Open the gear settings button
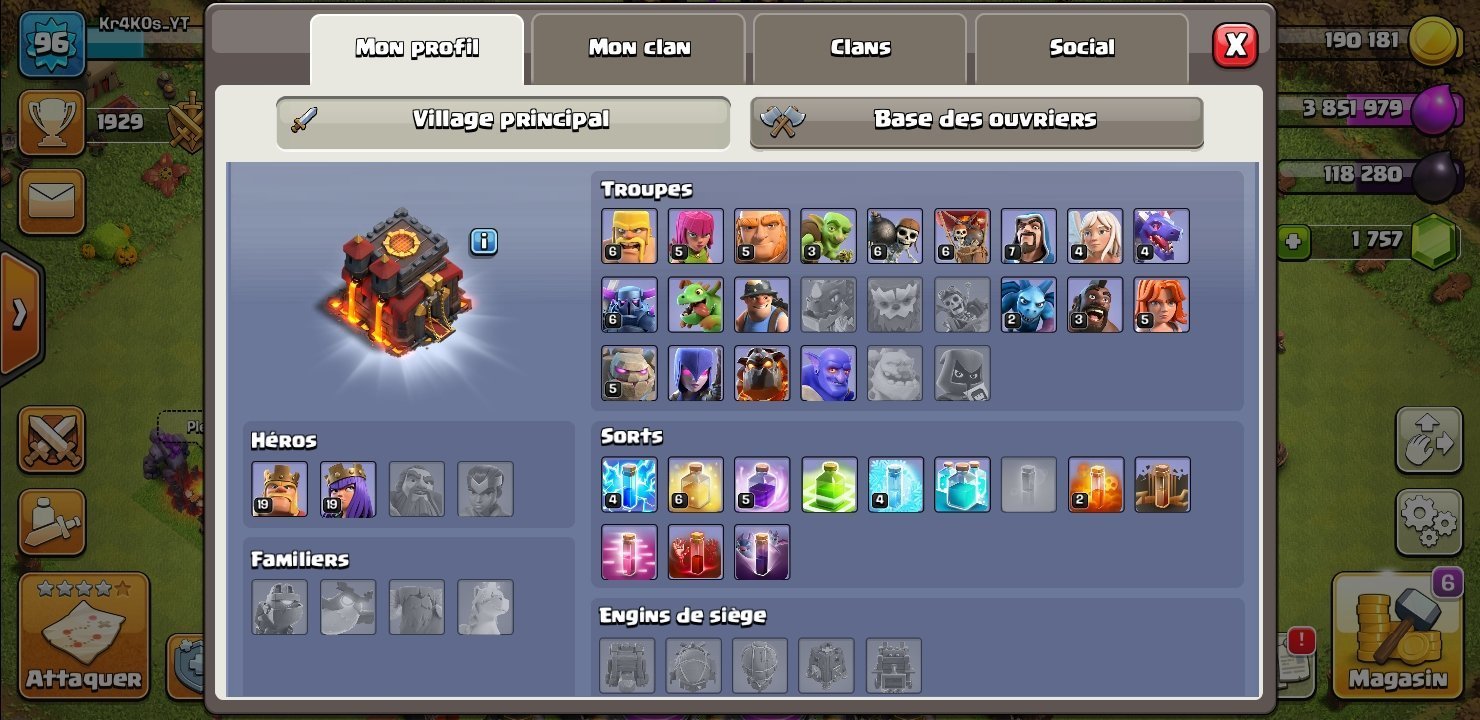The image size is (1480, 720). coord(1427,518)
